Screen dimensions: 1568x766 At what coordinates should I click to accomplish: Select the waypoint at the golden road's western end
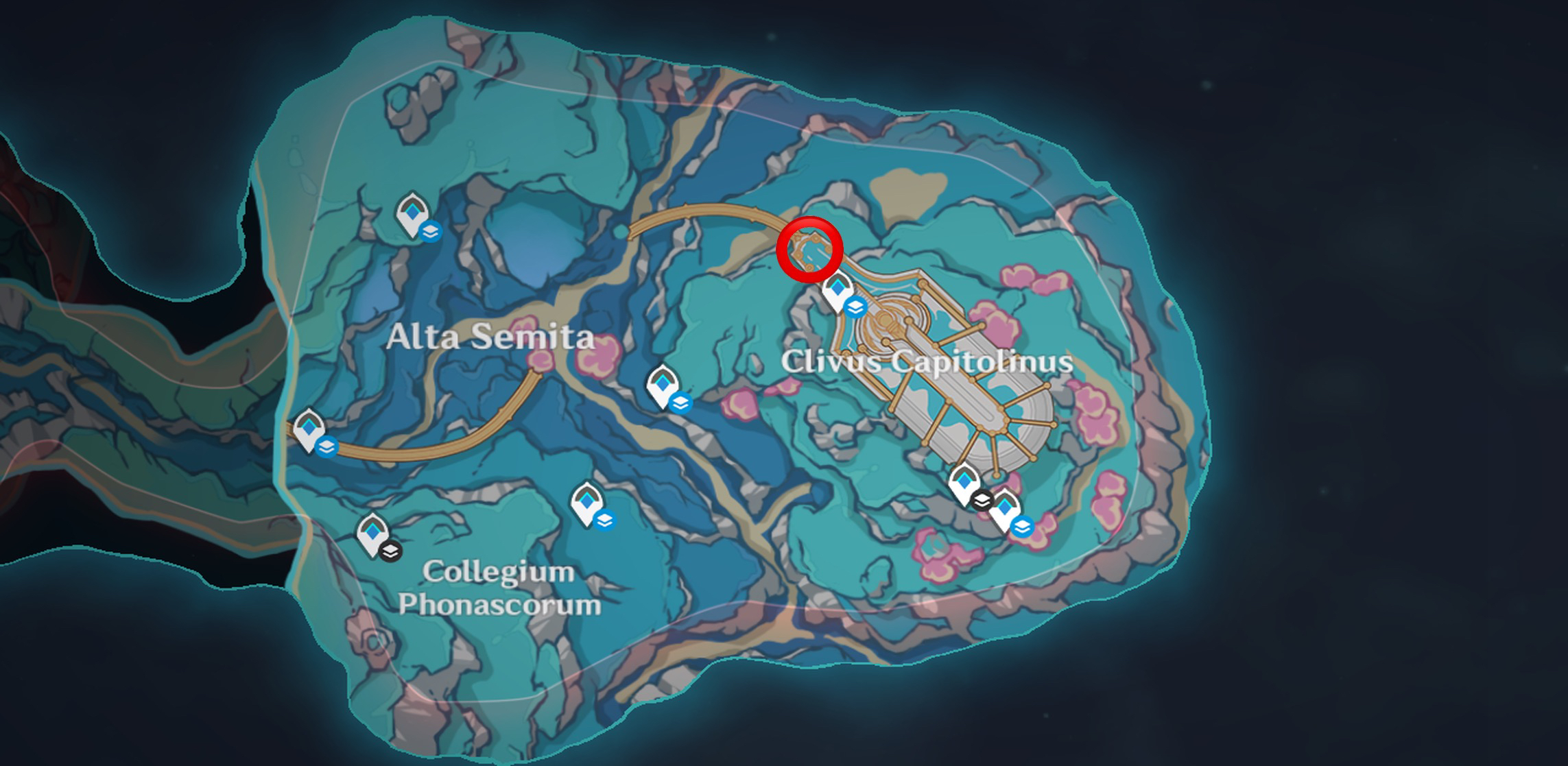308,430
